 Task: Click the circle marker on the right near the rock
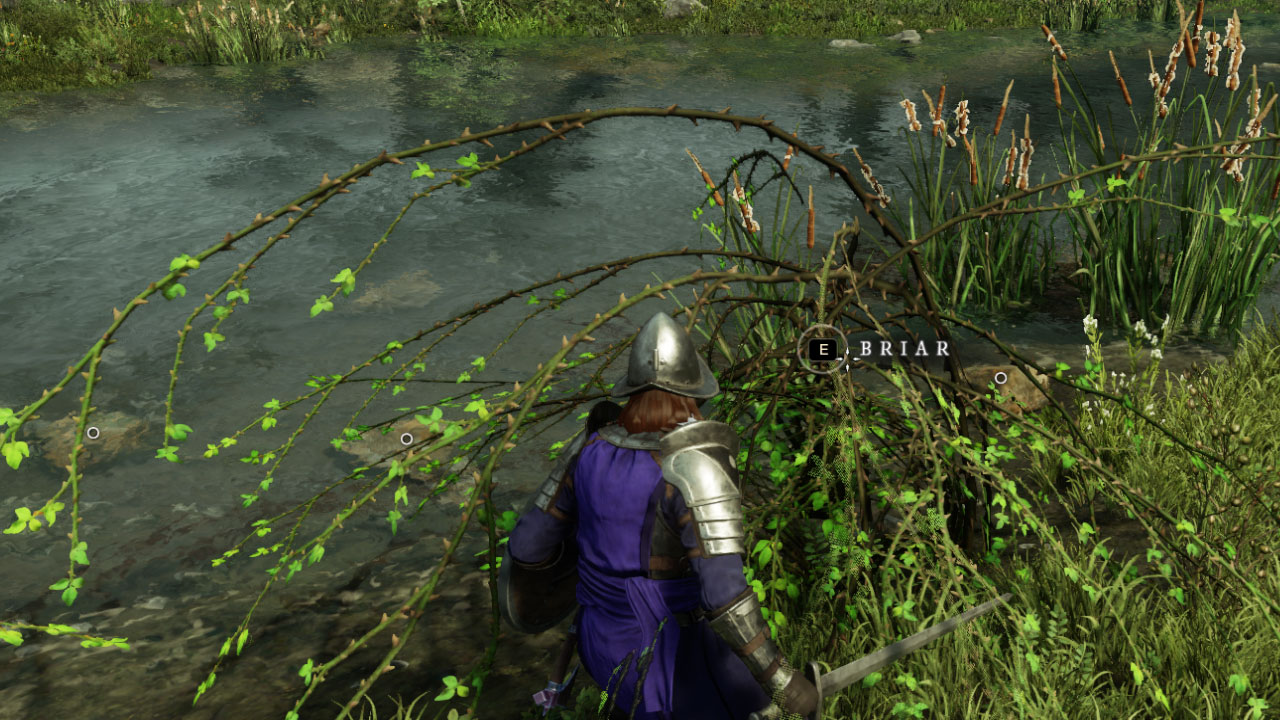pyautogui.click(x=1000, y=376)
